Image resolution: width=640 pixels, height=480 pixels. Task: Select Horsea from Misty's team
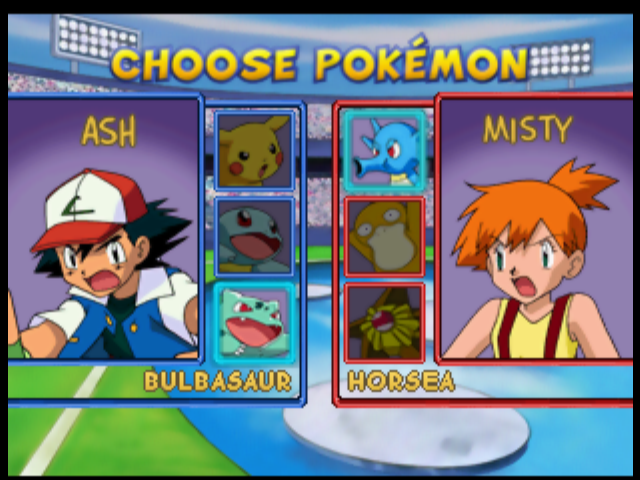click(x=385, y=151)
